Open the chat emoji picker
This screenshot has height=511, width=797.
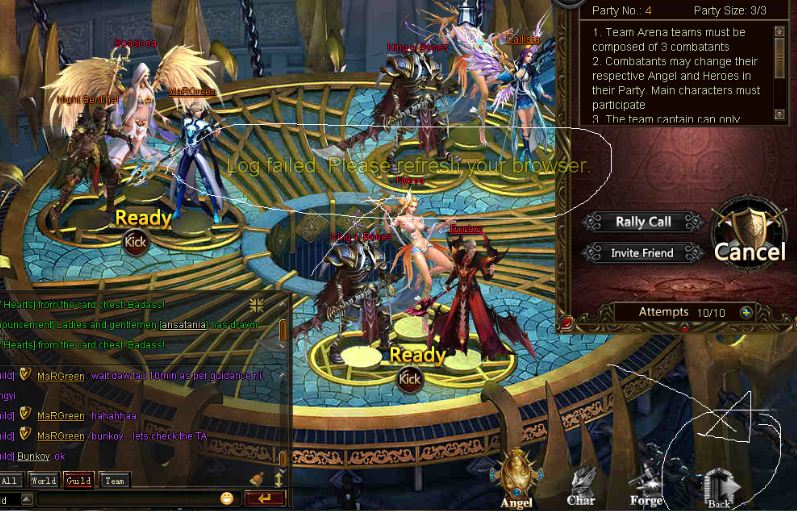tap(227, 498)
